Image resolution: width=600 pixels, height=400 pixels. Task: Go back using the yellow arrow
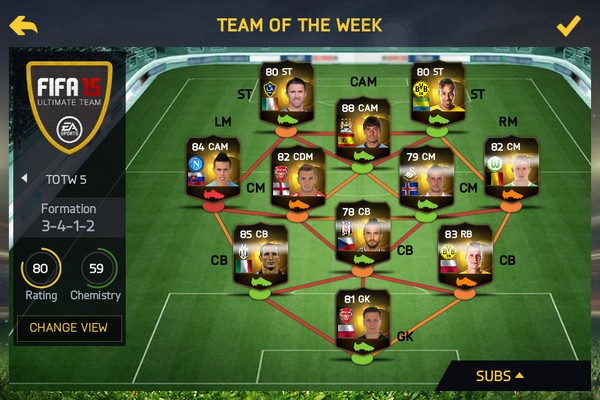coord(24,25)
